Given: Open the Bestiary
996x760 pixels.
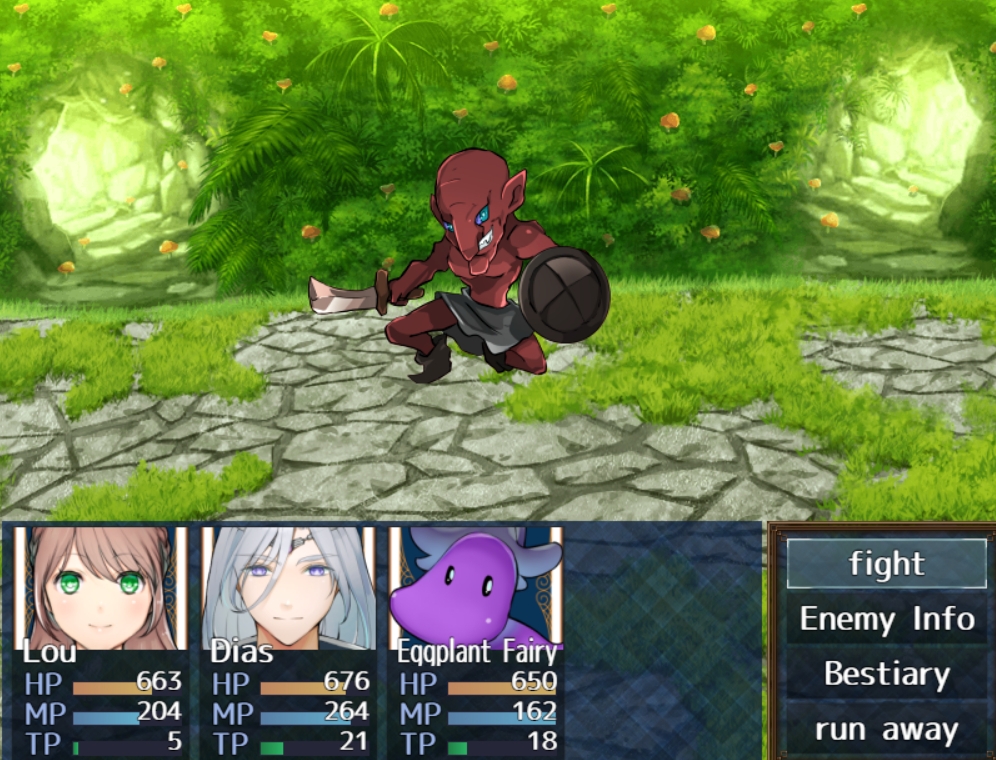Looking at the screenshot, I should 886,675.
